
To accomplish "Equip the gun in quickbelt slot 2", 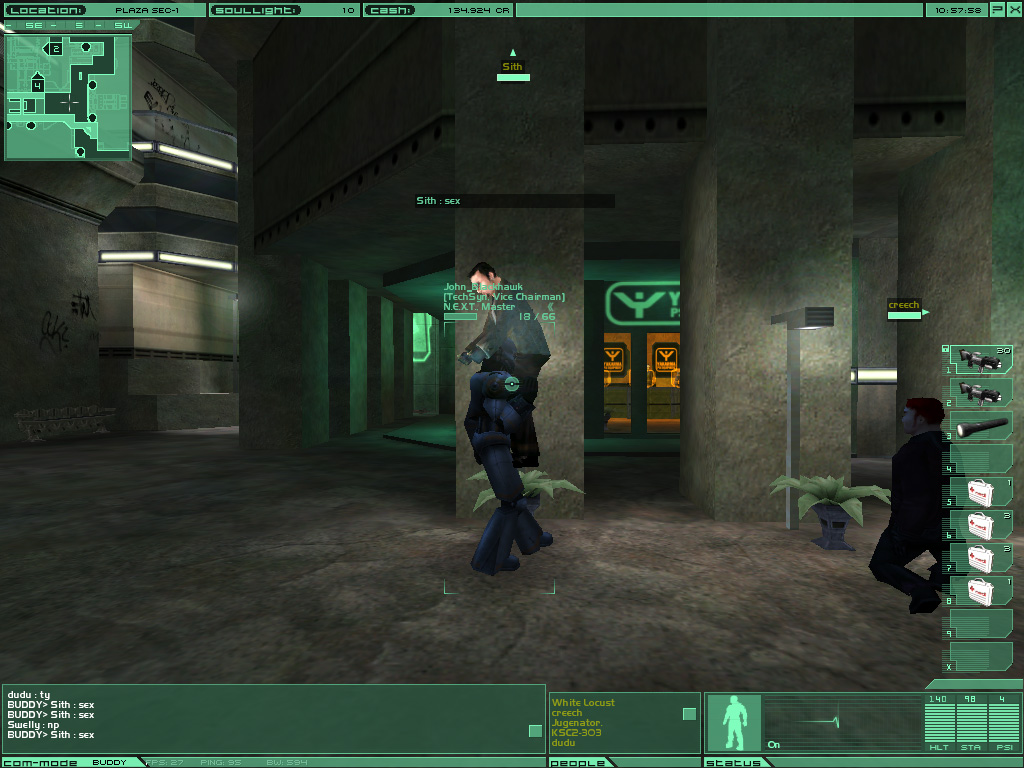I will coord(980,393).
